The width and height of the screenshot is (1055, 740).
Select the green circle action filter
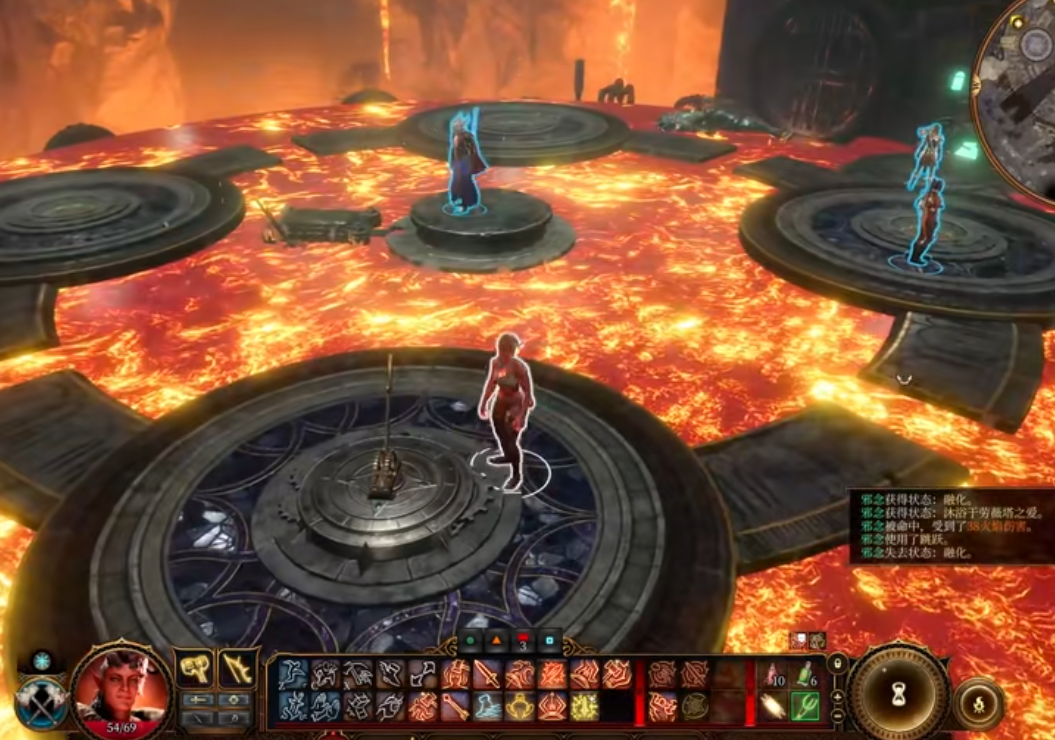pyautogui.click(x=470, y=641)
